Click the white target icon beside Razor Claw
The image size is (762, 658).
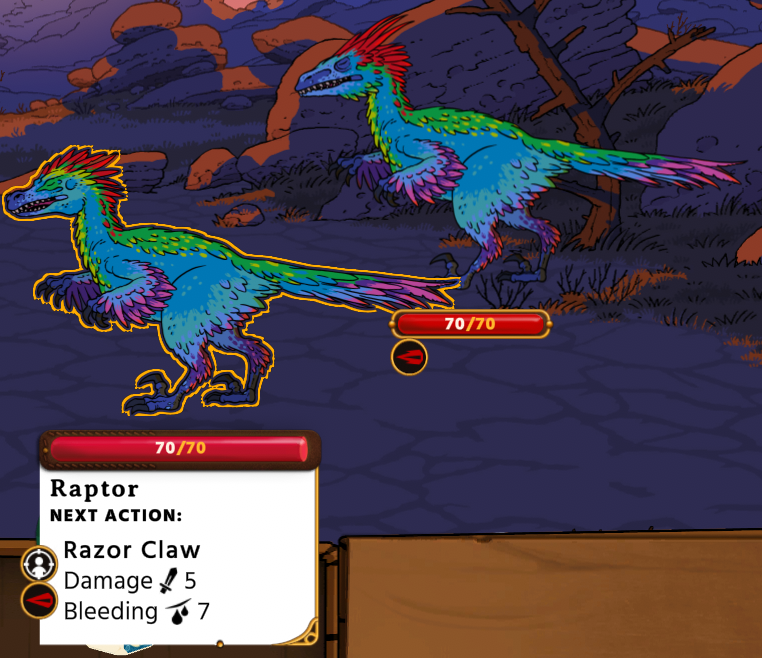pos(38,563)
